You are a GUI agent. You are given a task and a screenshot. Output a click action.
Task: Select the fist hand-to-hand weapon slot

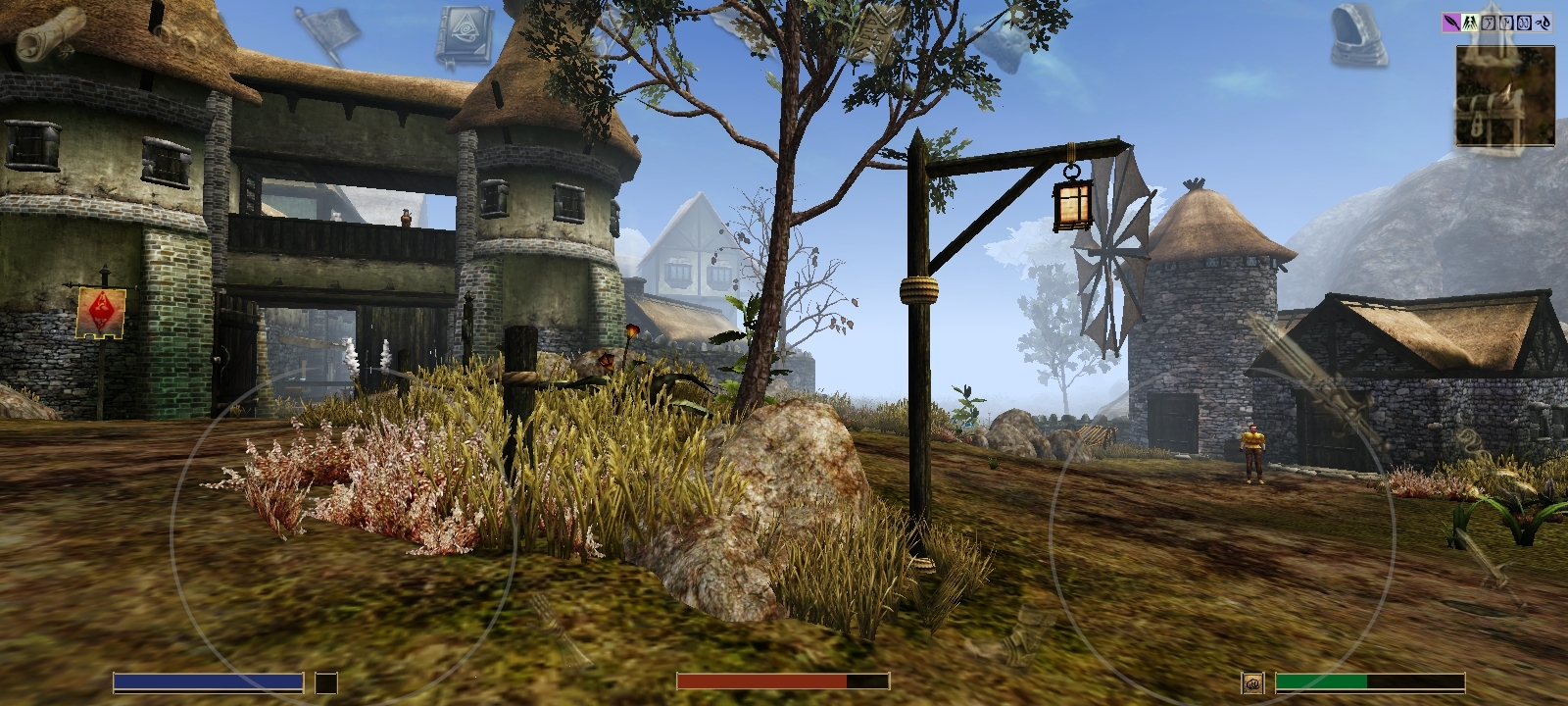pyautogui.click(x=1252, y=682)
